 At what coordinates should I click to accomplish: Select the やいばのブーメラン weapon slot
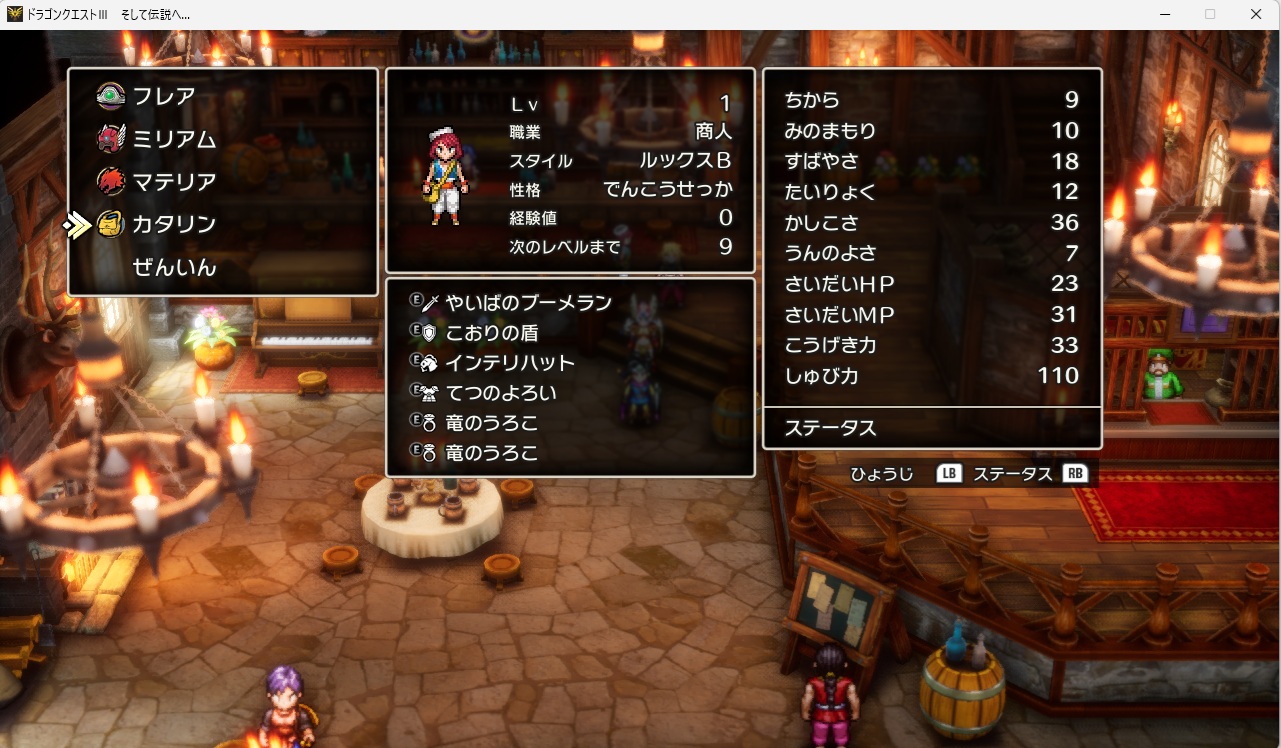(529, 302)
